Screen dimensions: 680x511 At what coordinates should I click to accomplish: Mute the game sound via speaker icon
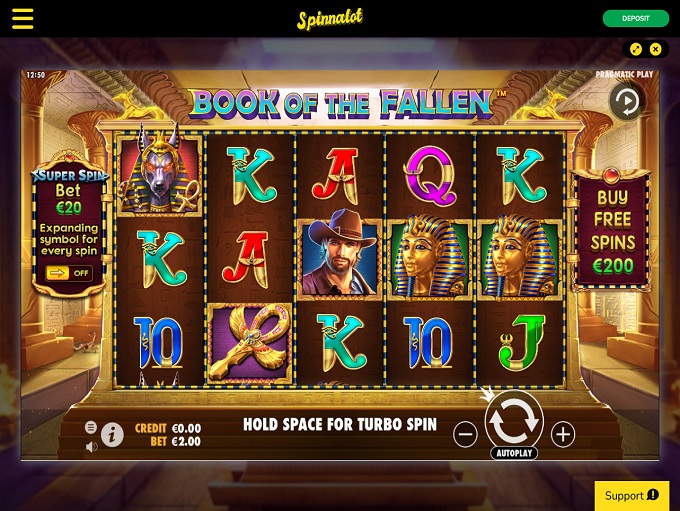click(91, 446)
